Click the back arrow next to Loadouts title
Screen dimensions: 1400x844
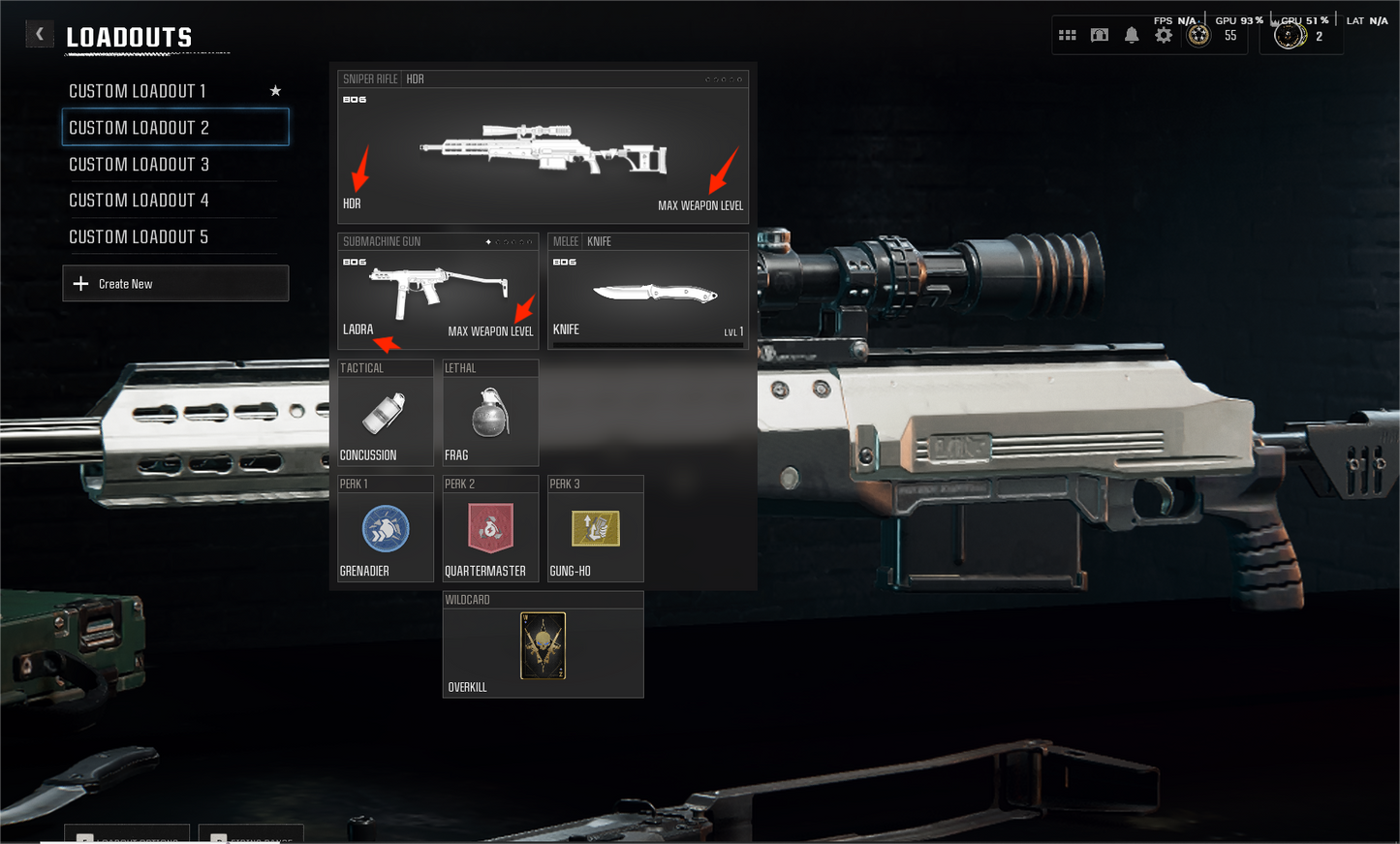tap(40, 33)
